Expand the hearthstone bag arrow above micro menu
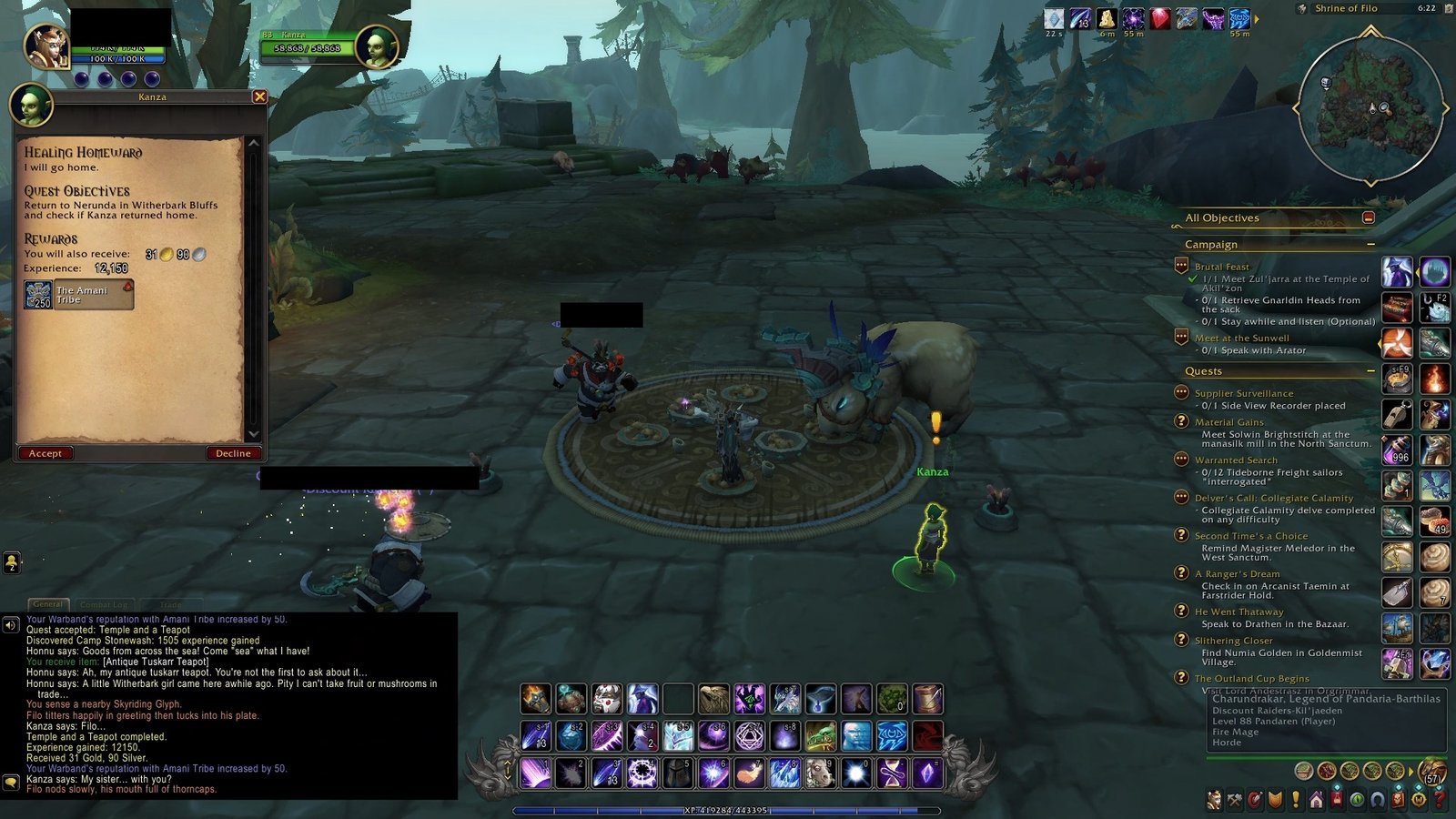This screenshot has height=819, width=1456. 1411,772
